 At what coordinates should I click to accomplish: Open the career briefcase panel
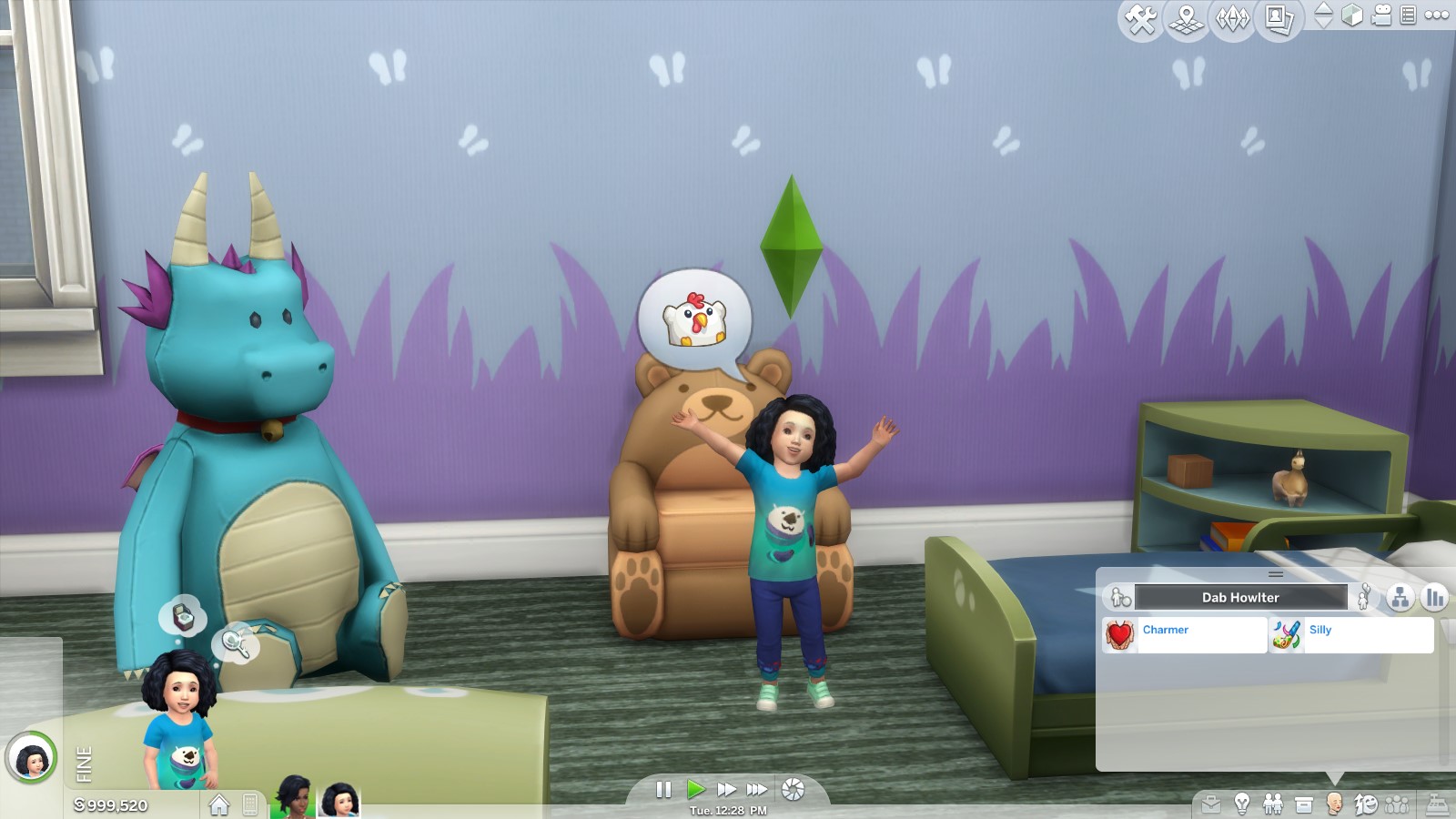pyautogui.click(x=1211, y=804)
